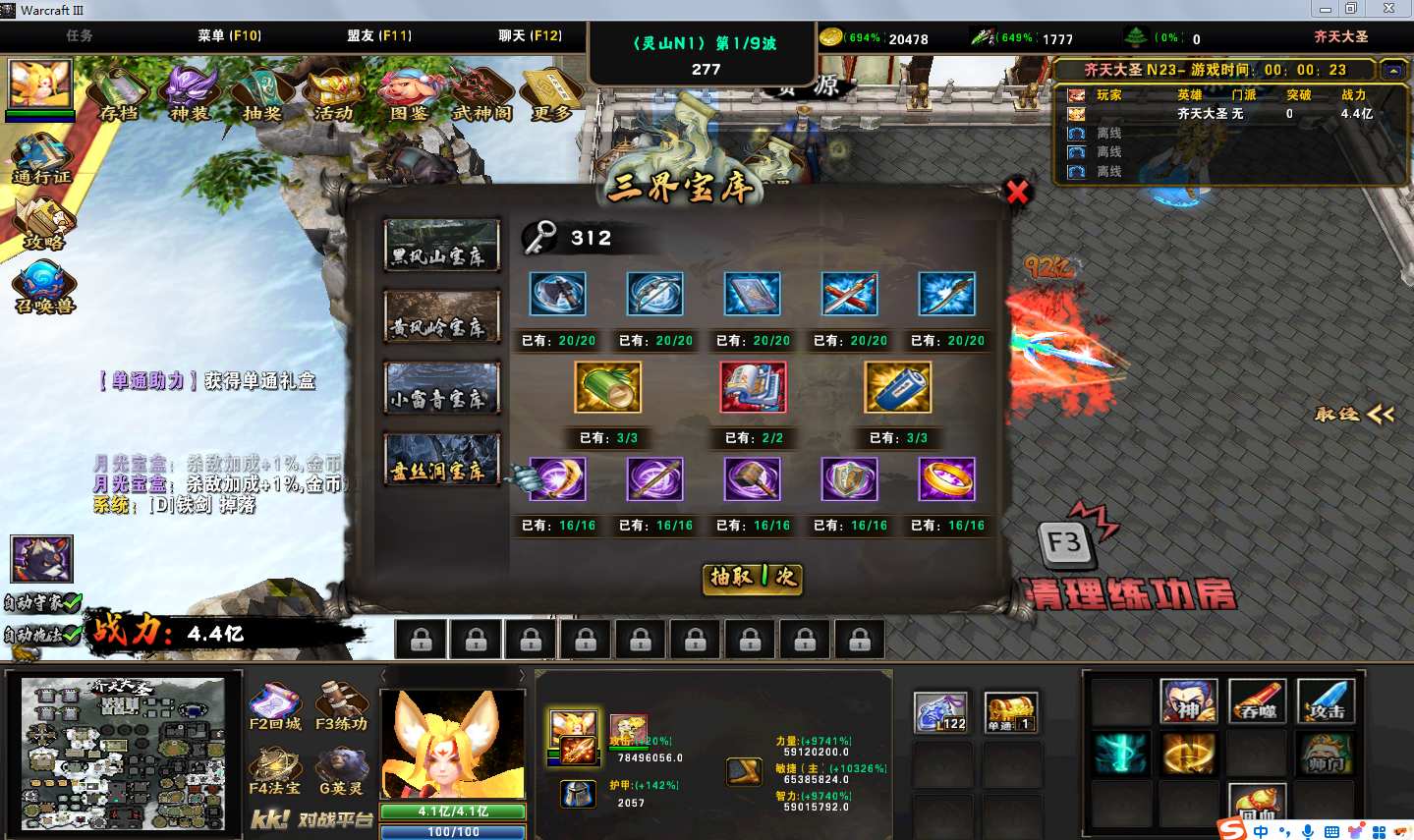Choose the 盘丝洞宝库 tab

coord(441,460)
